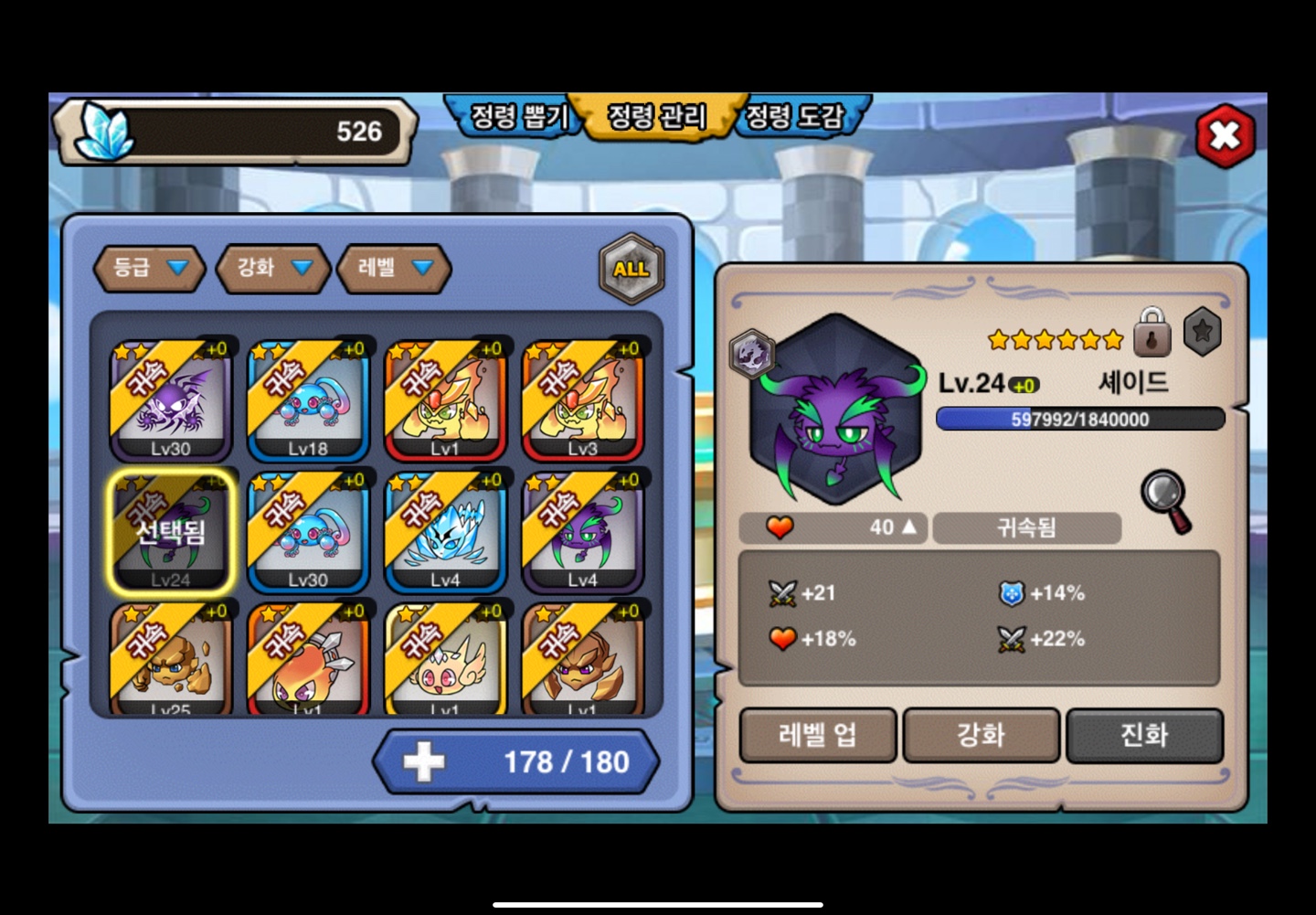The height and width of the screenshot is (915, 1316).
Task: Click the star hexagon favorite badge
Action: pyautogui.click(x=1203, y=332)
